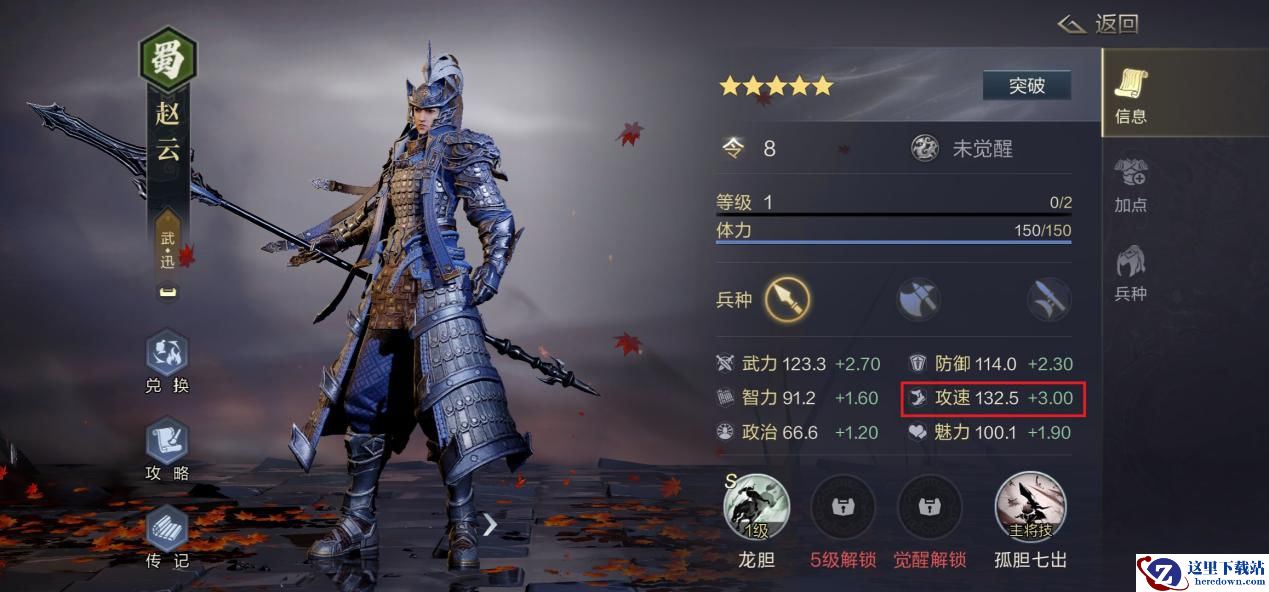Screen dimensions: 1269x592
Task: Go back using the 返回 button
Action: [x=1099, y=24]
